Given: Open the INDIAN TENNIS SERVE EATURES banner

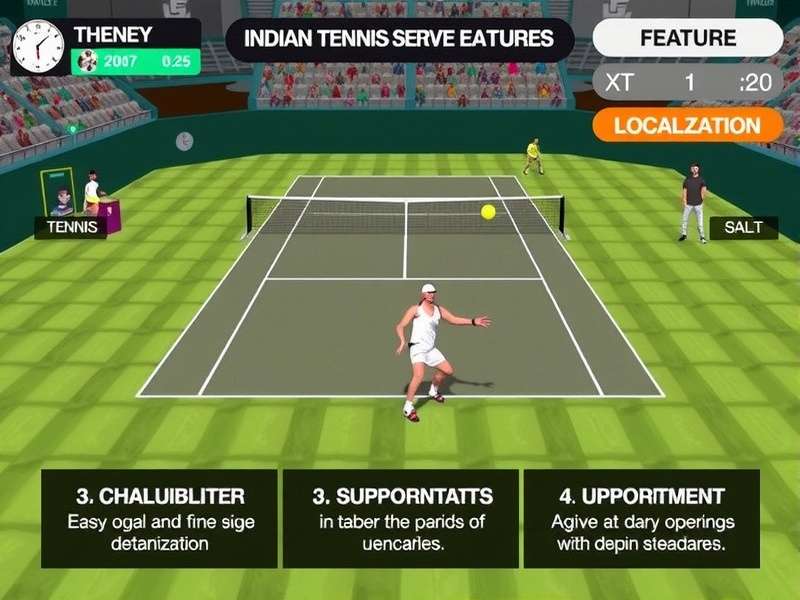Looking at the screenshot, I should pos(398,40).
